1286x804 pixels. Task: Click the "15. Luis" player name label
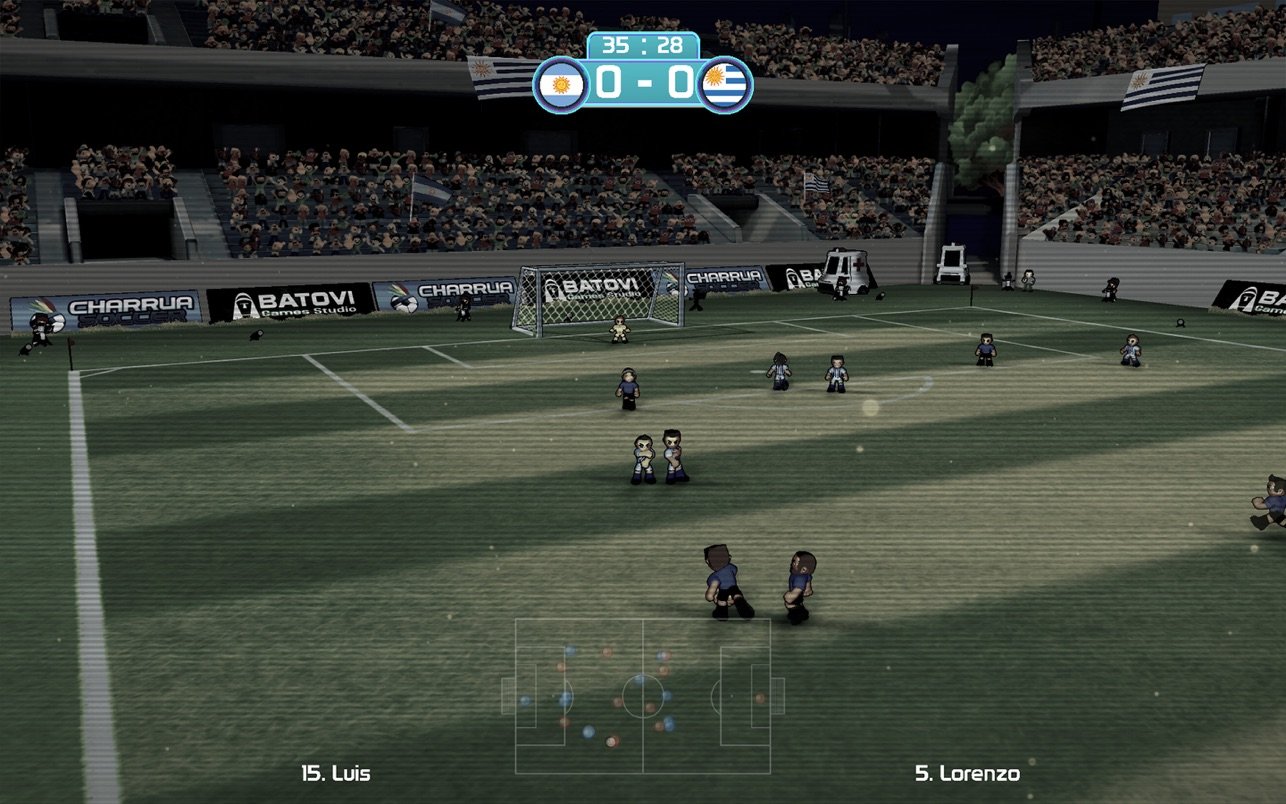coord(335,773)
